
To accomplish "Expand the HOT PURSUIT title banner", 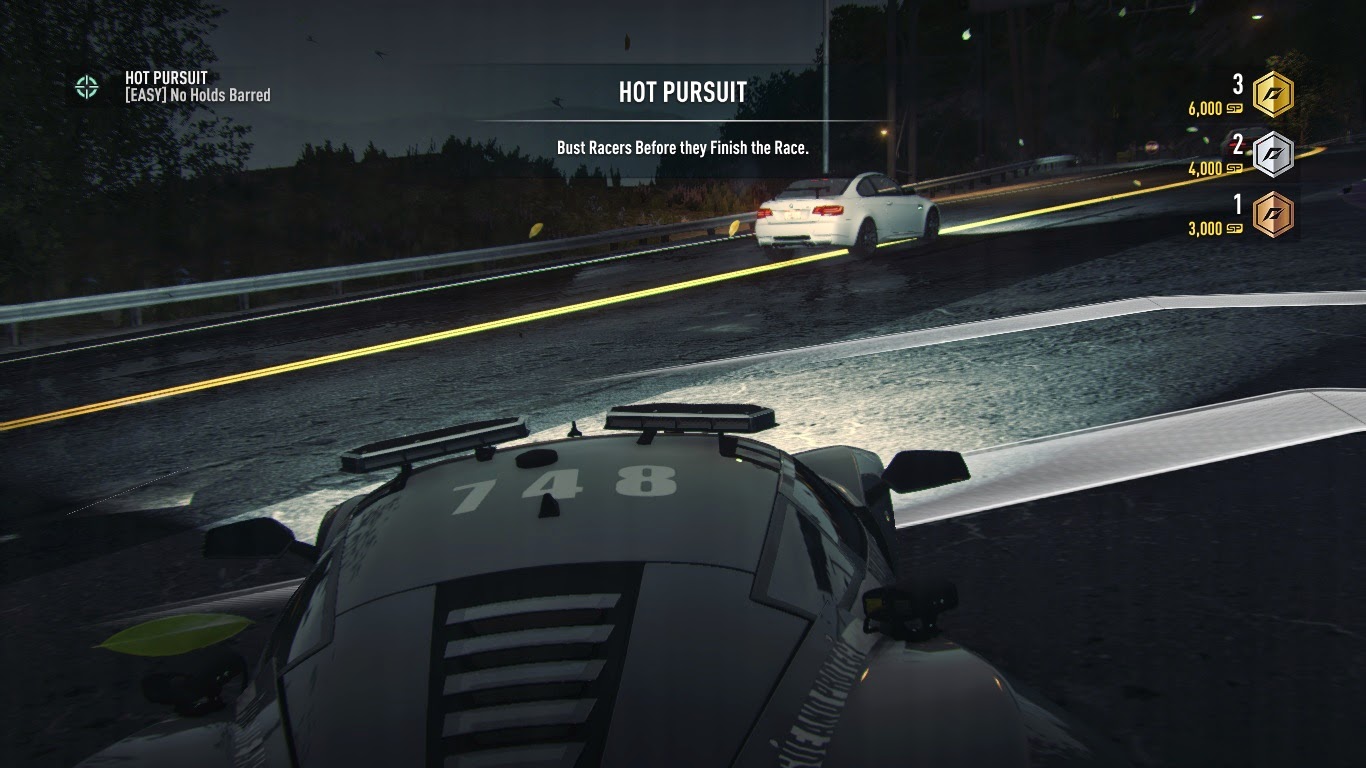I will click(x=681, y=92).
